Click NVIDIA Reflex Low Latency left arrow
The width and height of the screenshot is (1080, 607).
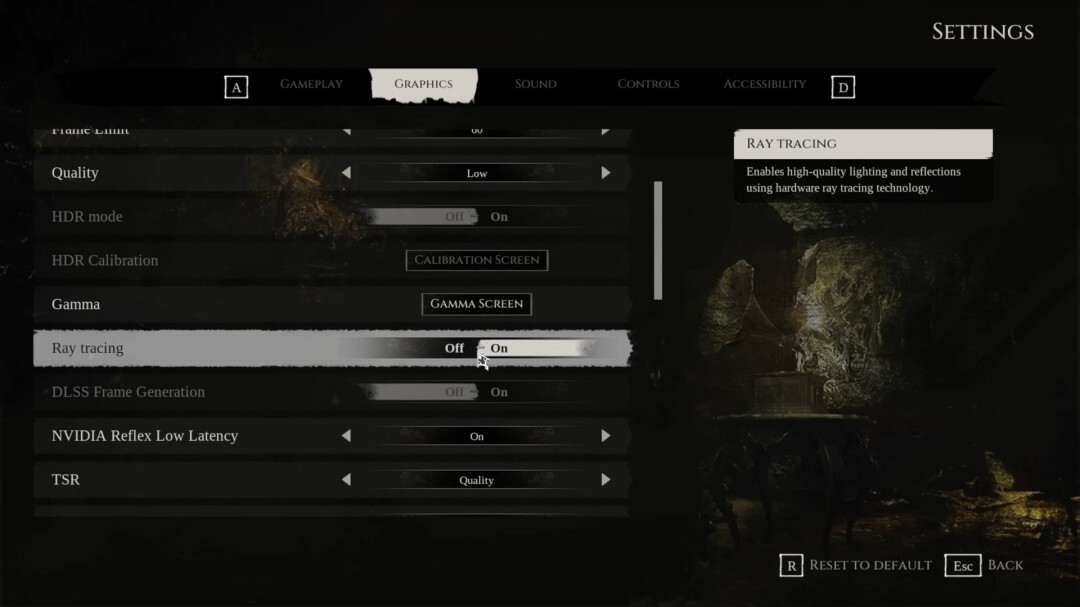346,436
